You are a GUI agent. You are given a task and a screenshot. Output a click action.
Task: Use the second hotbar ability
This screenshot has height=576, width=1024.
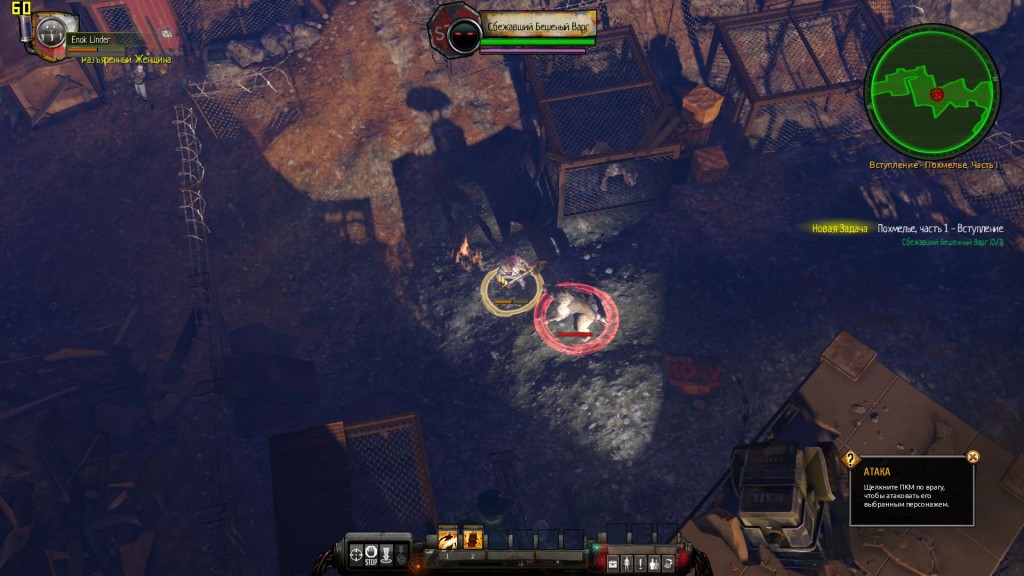(x=472, y=539)
